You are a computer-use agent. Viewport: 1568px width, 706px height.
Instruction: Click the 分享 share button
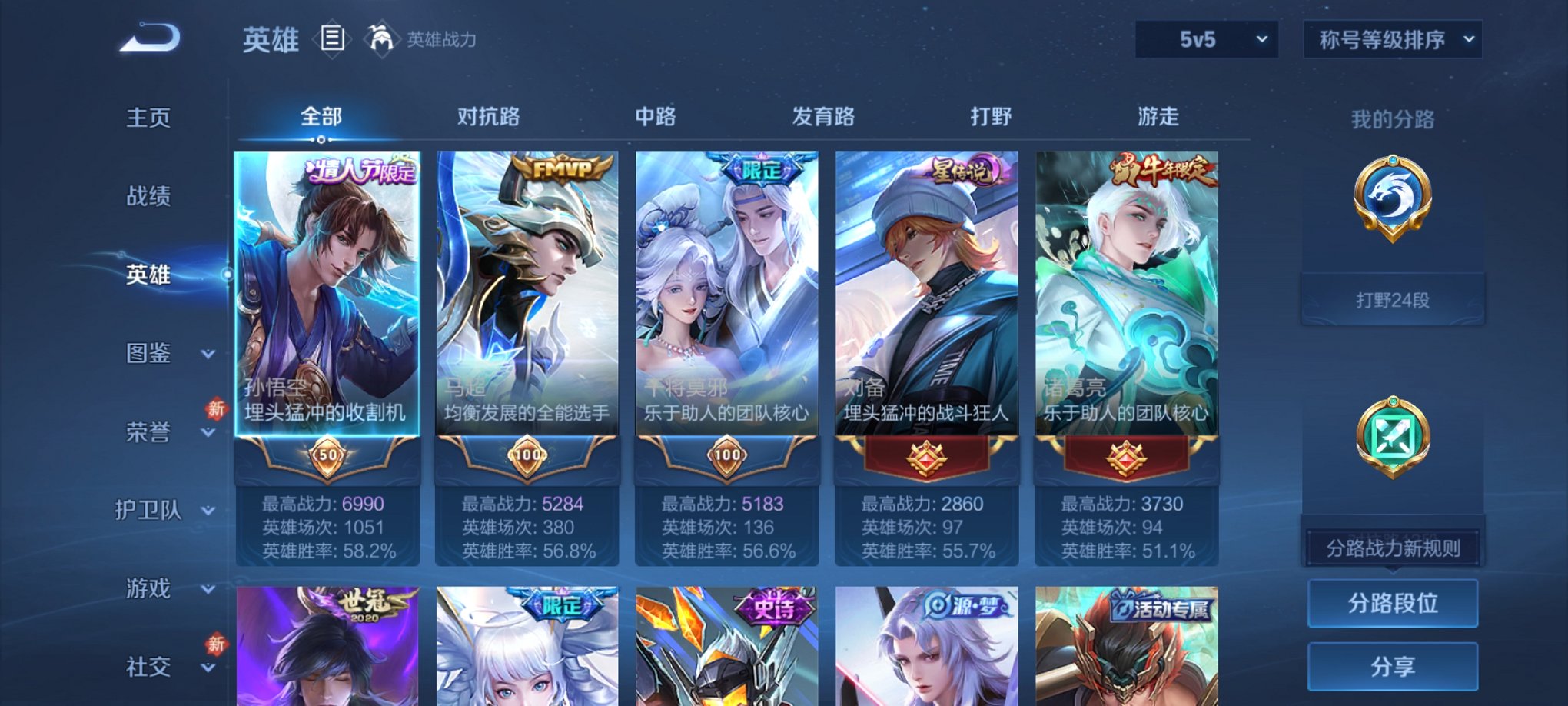1393,665
